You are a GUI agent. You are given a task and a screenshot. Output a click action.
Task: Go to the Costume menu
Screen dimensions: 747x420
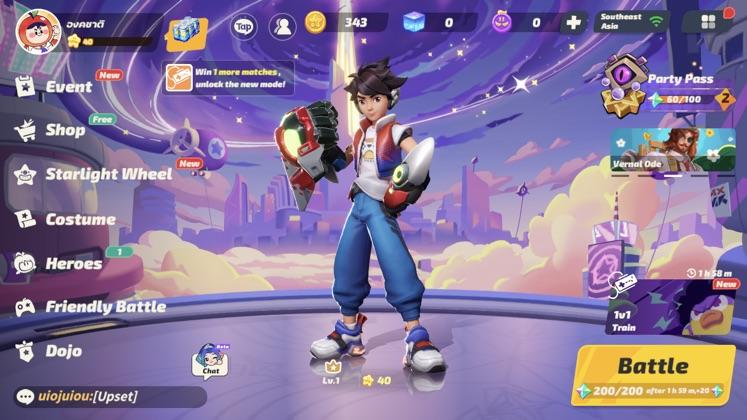79,219
